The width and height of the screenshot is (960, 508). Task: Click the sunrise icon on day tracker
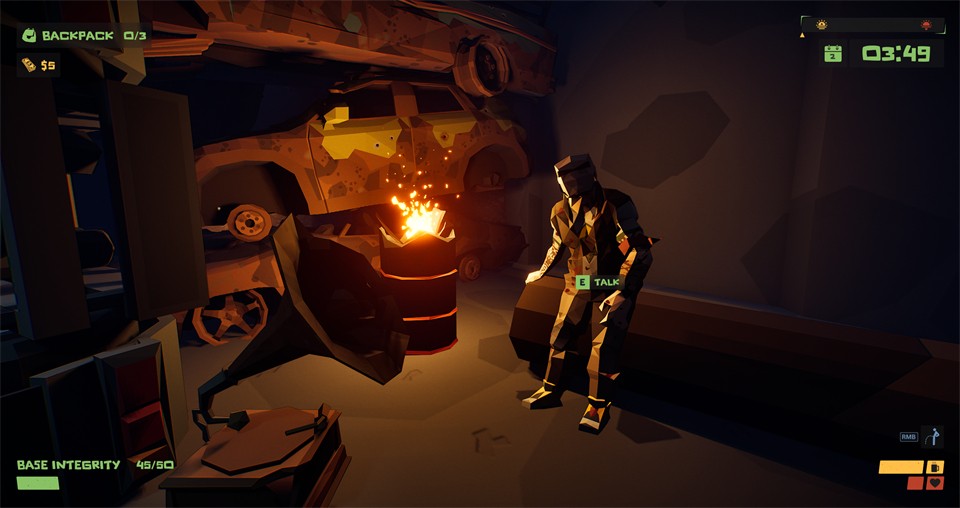click(x=822, y=24)
